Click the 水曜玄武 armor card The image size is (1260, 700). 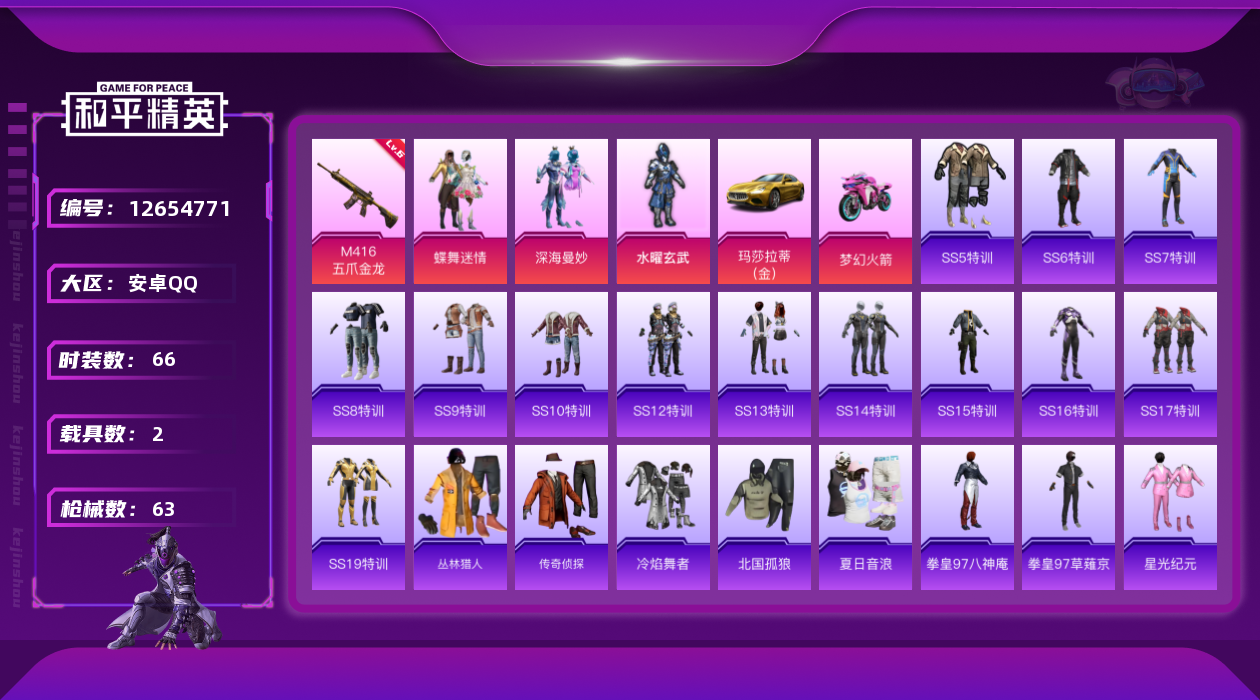pos(663,211)
